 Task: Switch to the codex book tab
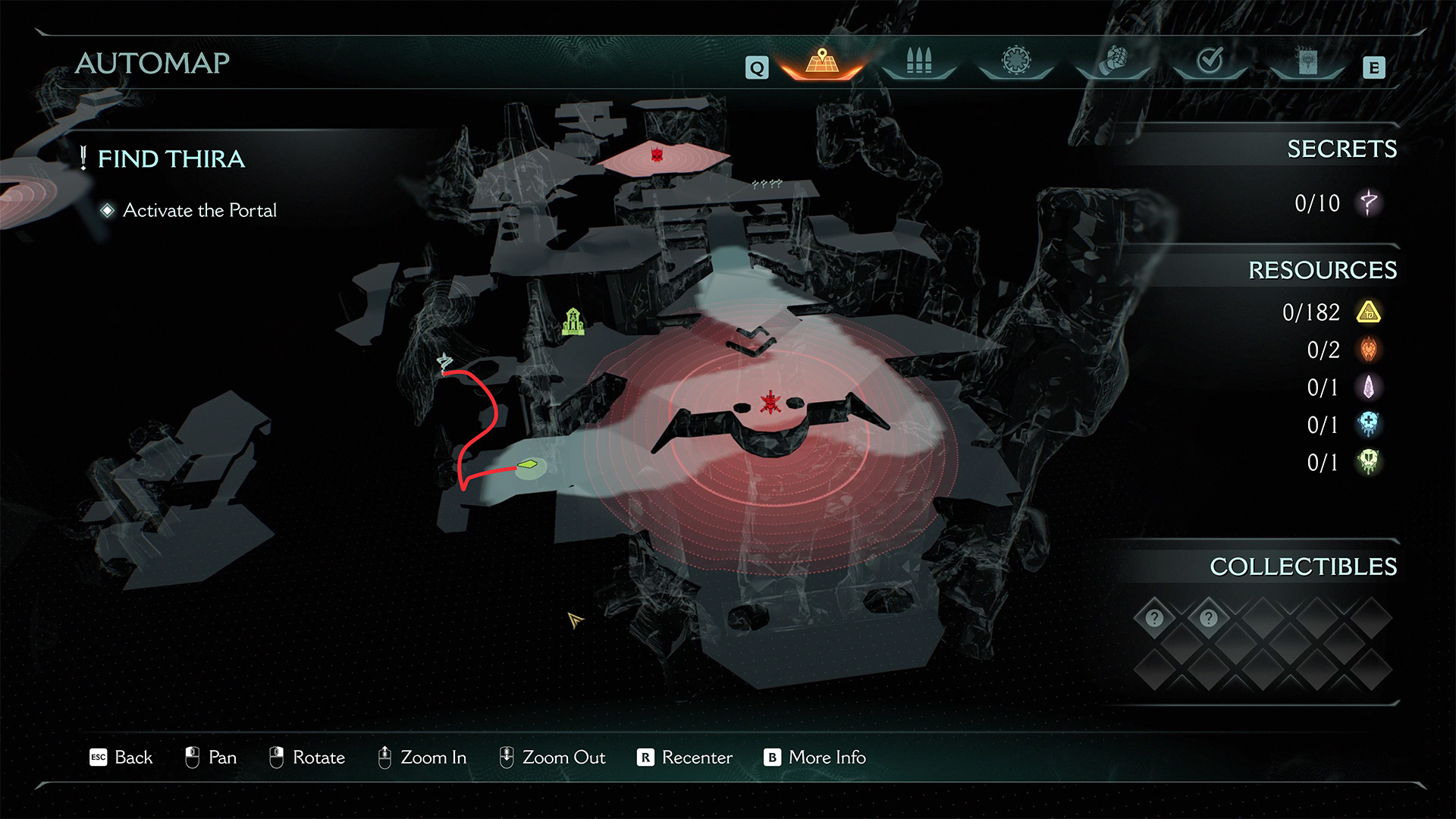1307,61
